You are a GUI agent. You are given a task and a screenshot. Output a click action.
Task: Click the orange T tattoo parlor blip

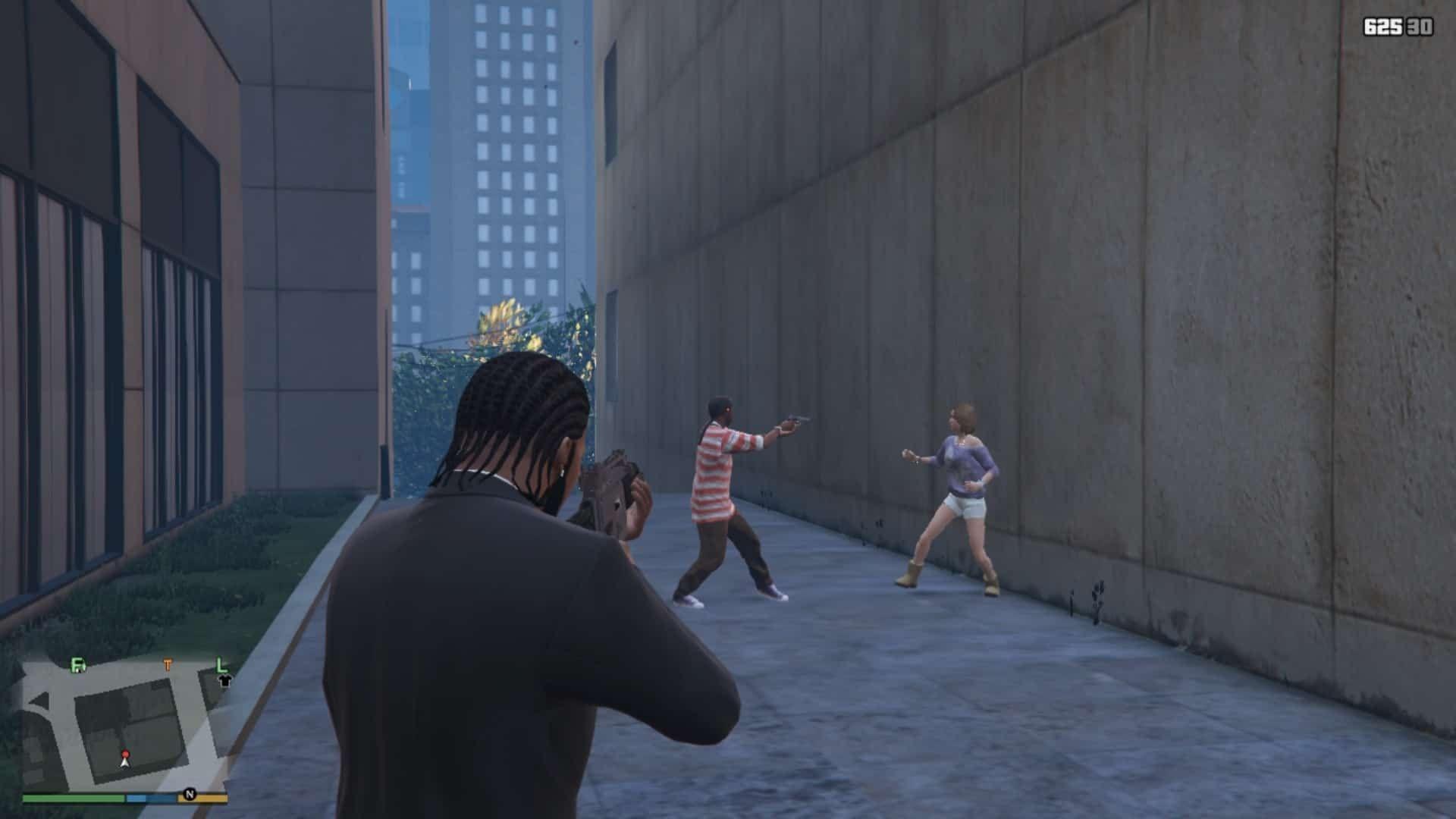(168, 664)
